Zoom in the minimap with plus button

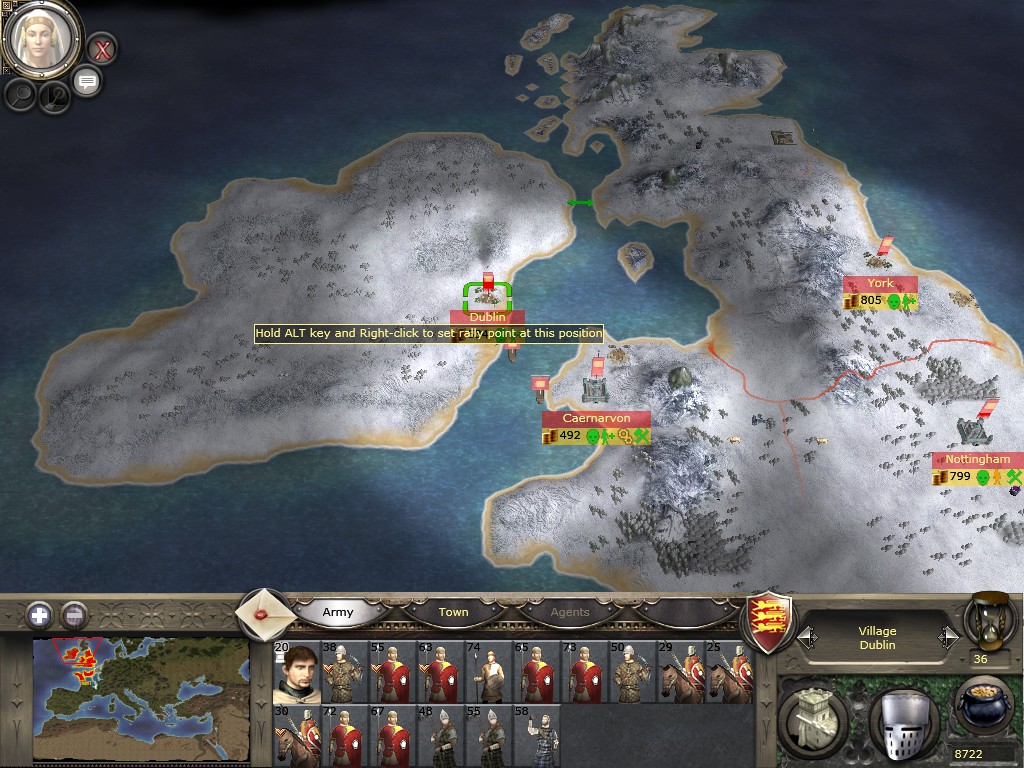[x=39, y=614]
